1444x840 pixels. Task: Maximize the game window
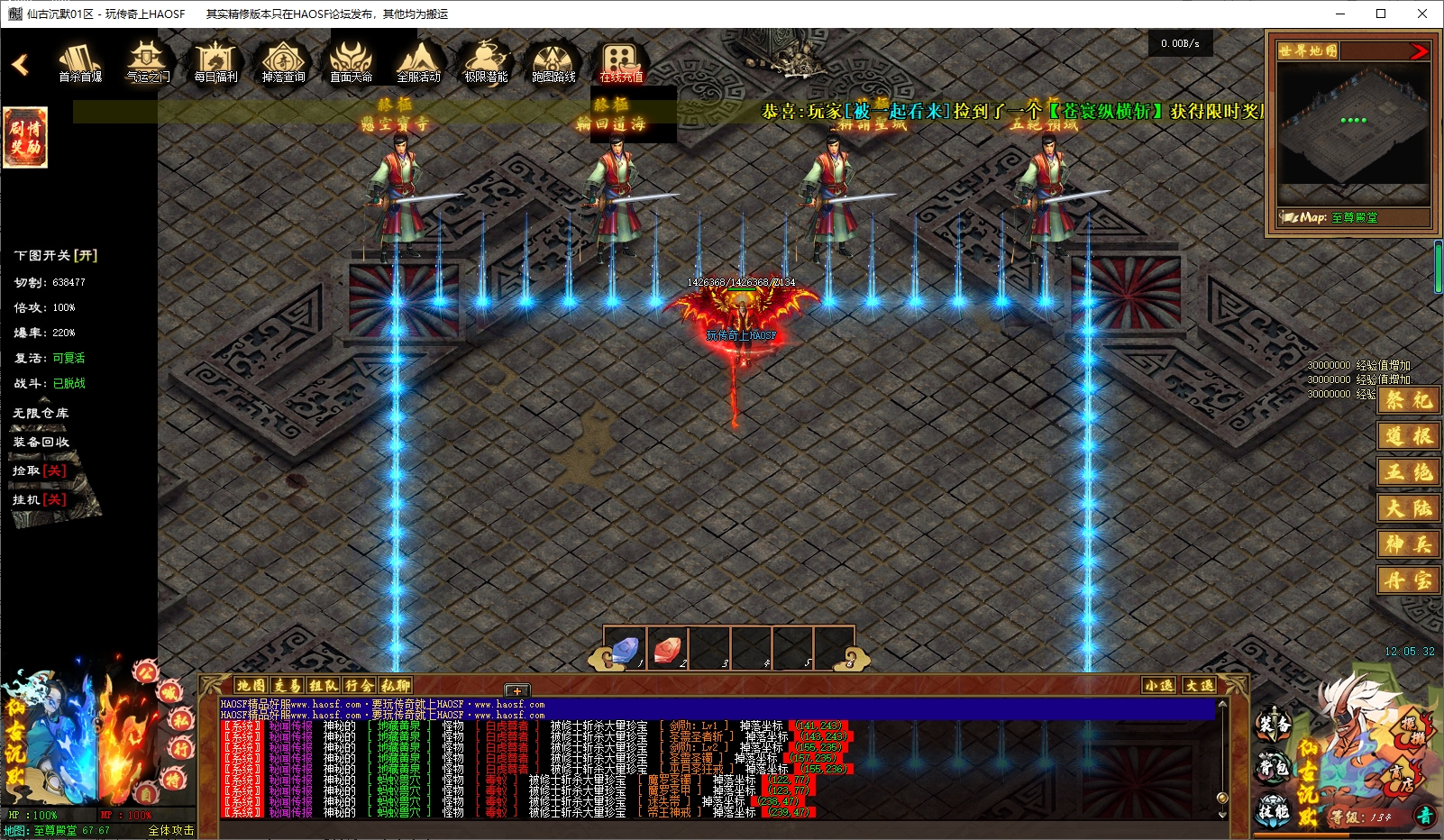[1381, 14]
